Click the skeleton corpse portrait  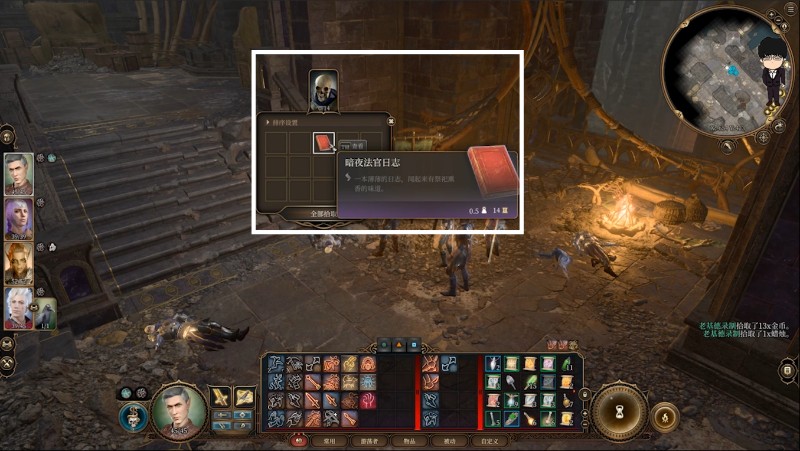coord(323,90)
